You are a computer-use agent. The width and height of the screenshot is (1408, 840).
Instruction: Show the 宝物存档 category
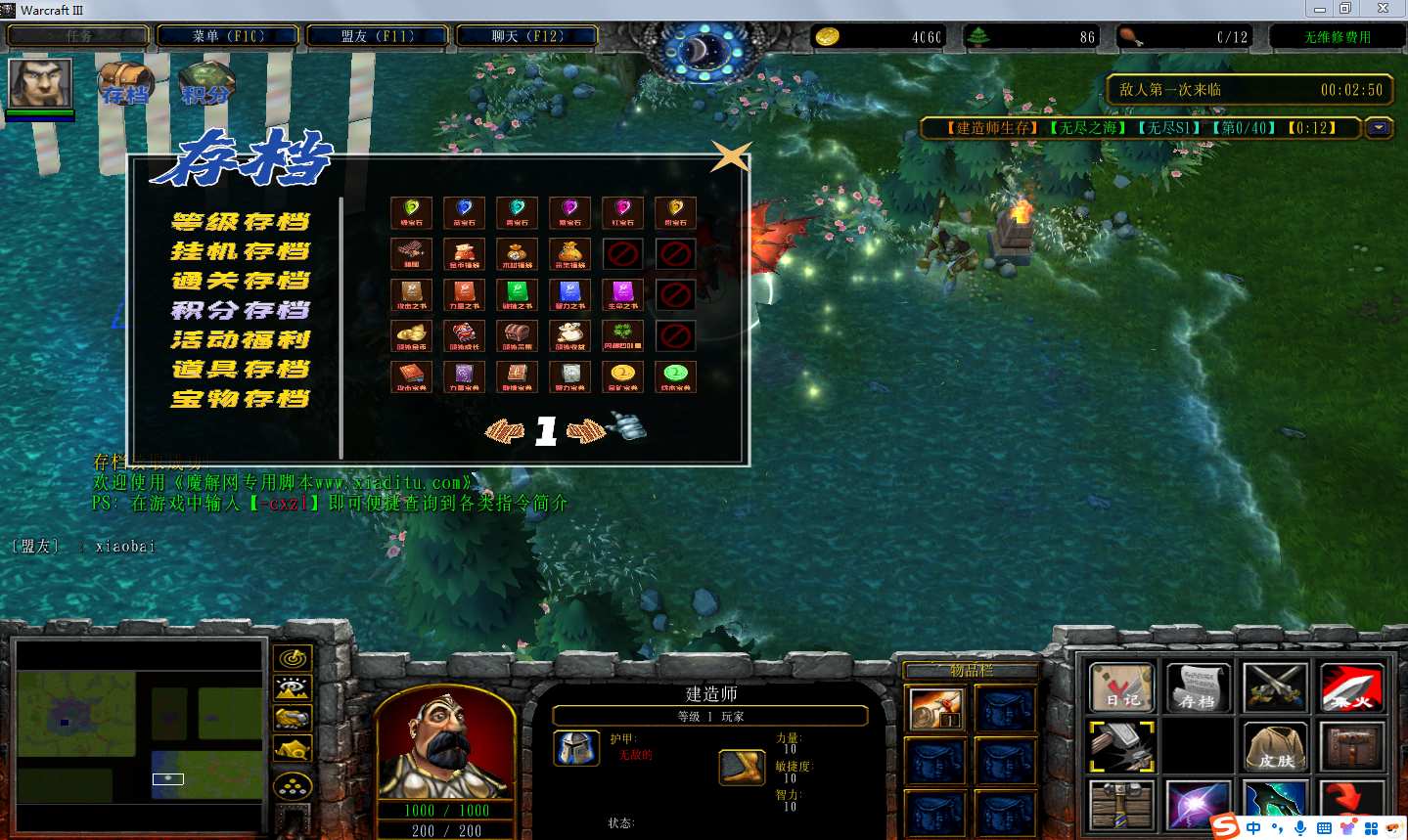tap(241, 398)
